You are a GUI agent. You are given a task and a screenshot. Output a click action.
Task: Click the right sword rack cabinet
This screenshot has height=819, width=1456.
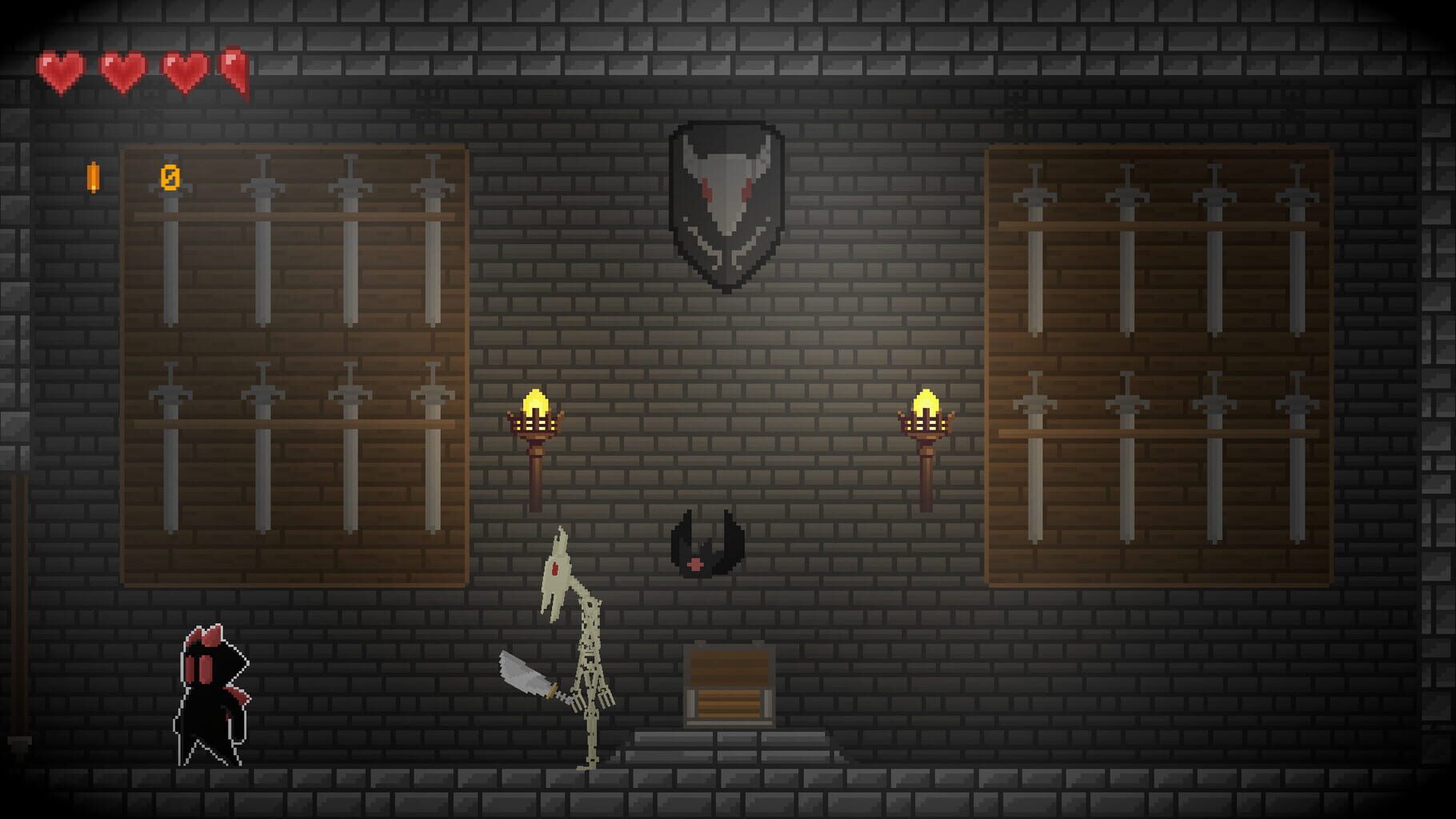point(1160,364)
